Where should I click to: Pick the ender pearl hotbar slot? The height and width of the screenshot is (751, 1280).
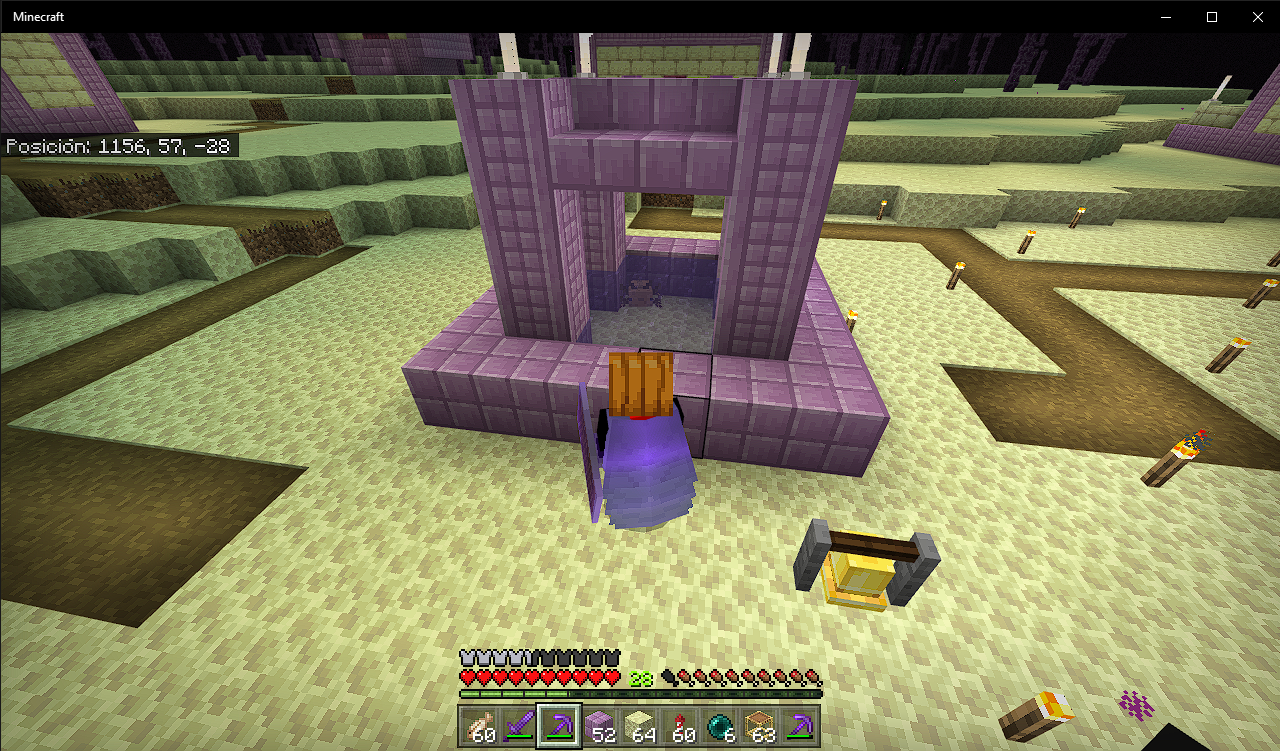(x=720, y=726)
